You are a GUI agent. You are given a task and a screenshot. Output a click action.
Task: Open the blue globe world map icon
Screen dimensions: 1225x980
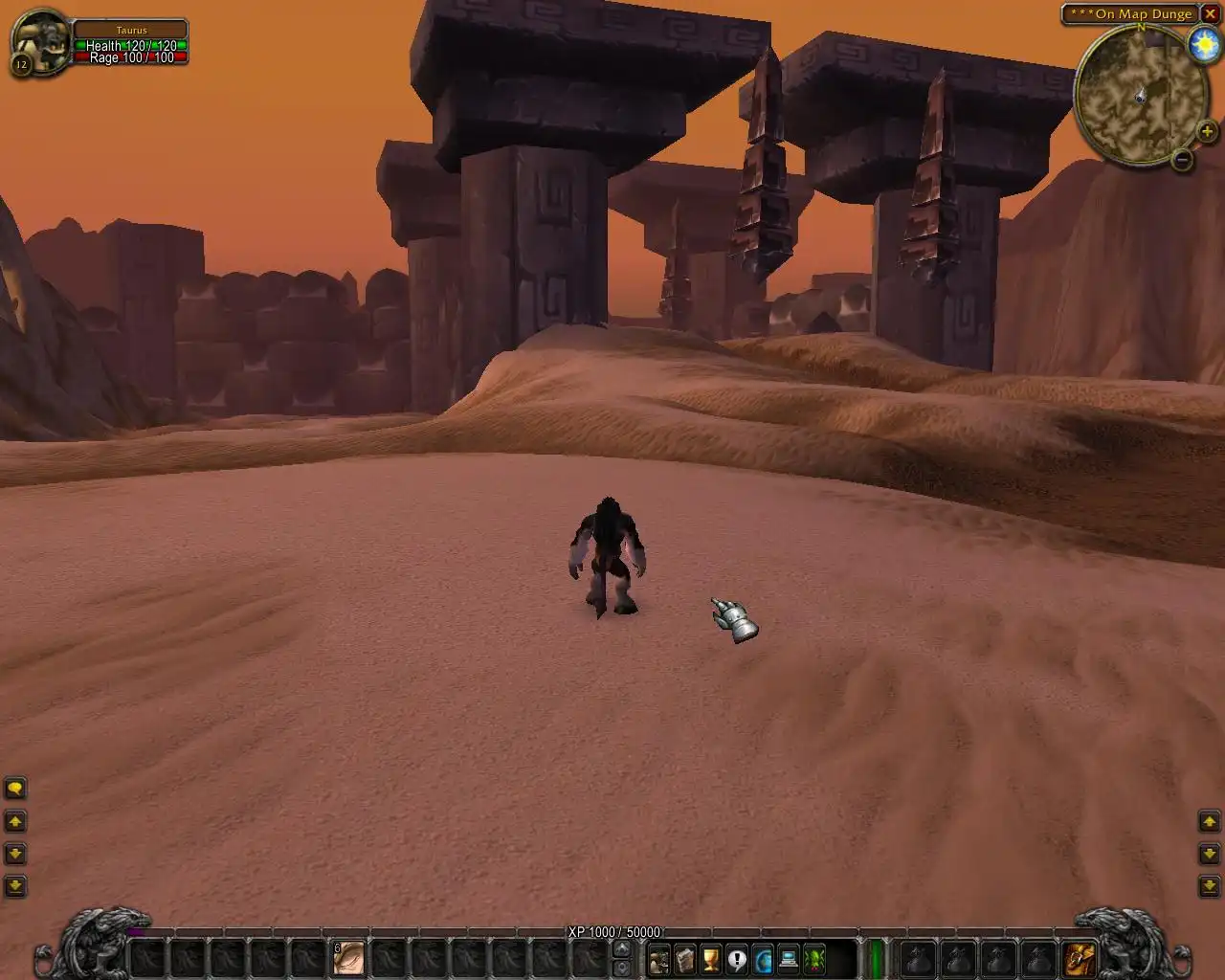(763, 958)
